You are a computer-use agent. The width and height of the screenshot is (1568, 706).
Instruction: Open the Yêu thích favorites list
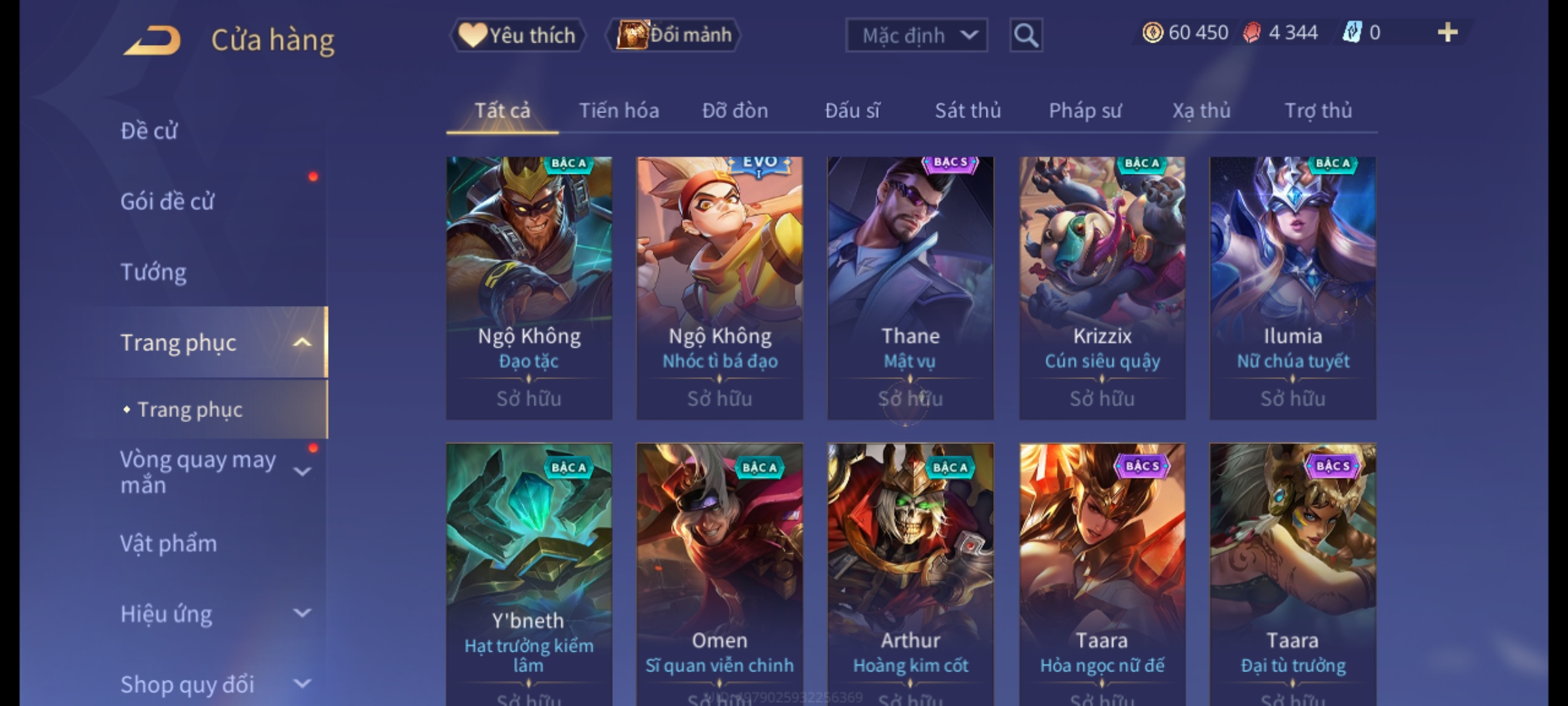click(517, 35)
